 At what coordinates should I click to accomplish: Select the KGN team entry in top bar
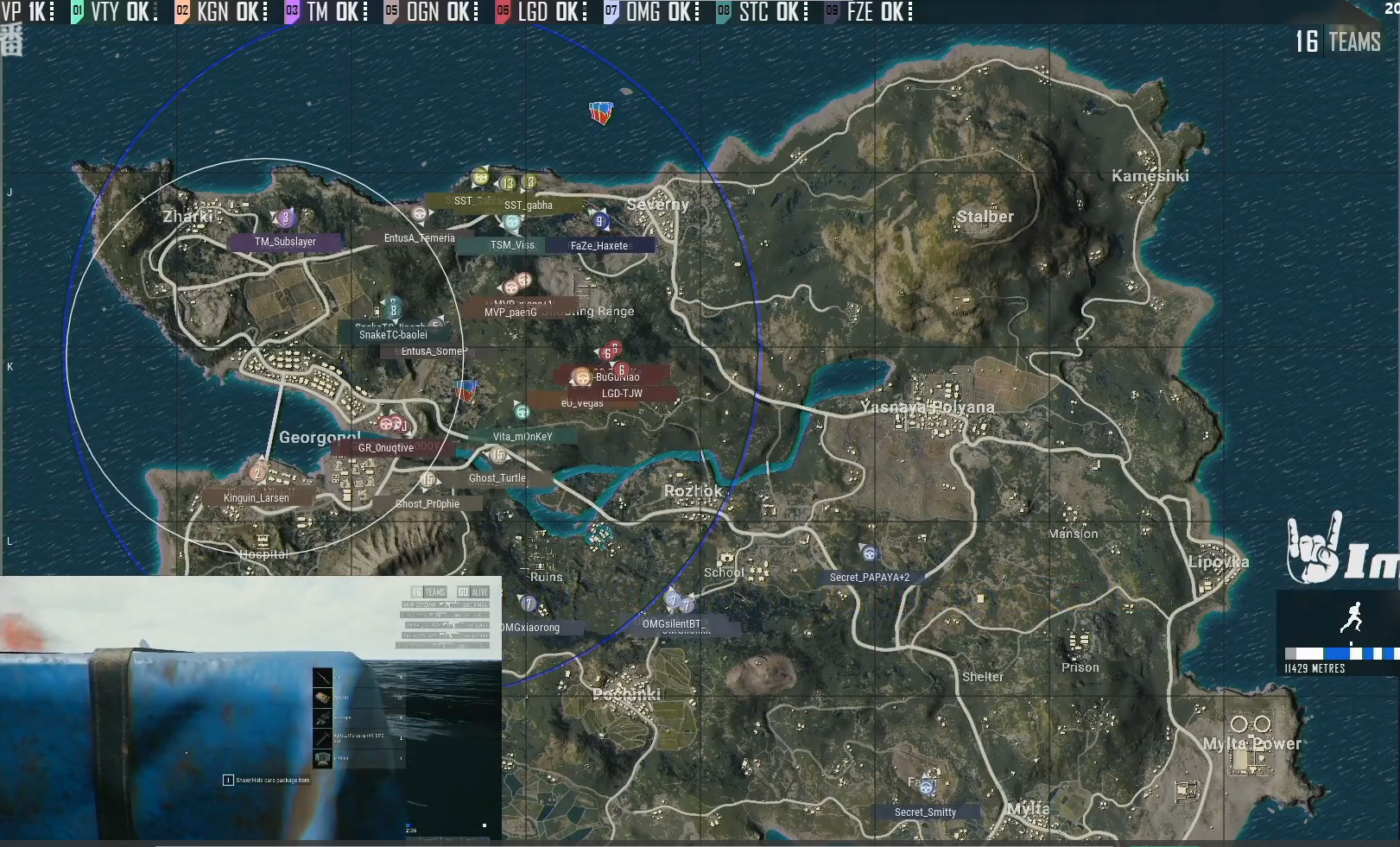222,12
